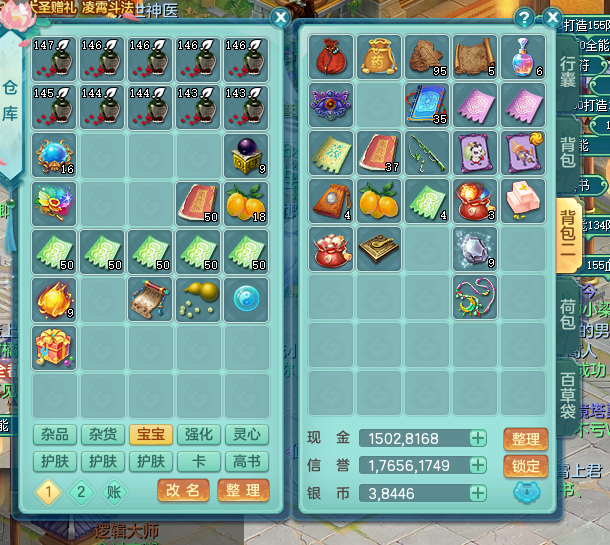The image size is (610, 545).
Task: Click the 改名 rename button
Action: coord(184,491)
